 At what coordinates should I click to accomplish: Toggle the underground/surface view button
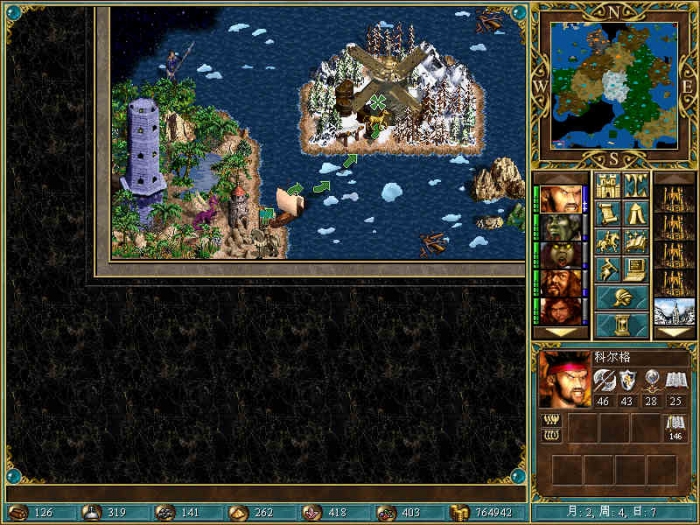tap(635, 186)
